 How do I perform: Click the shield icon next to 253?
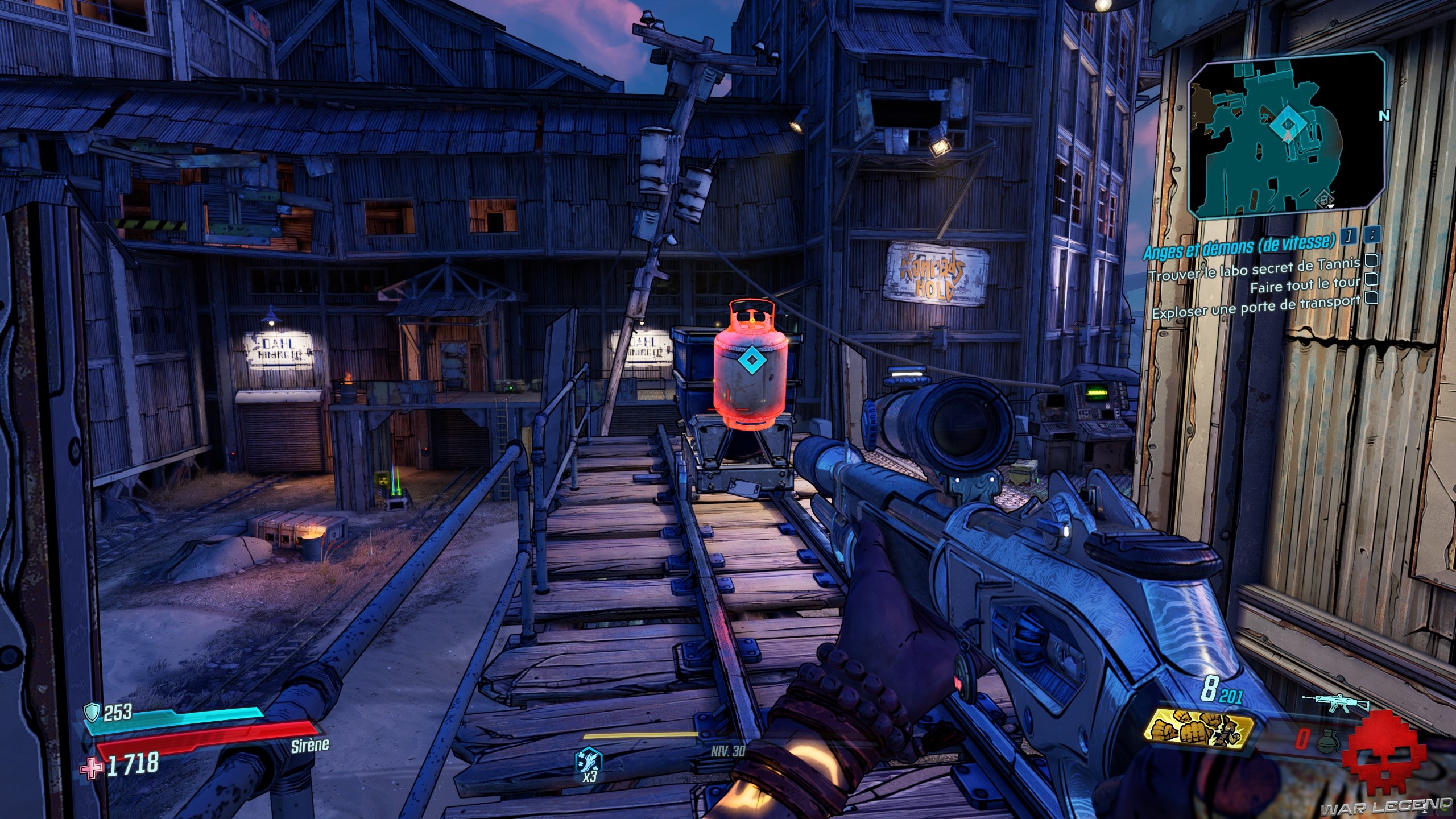coord(93,711)
